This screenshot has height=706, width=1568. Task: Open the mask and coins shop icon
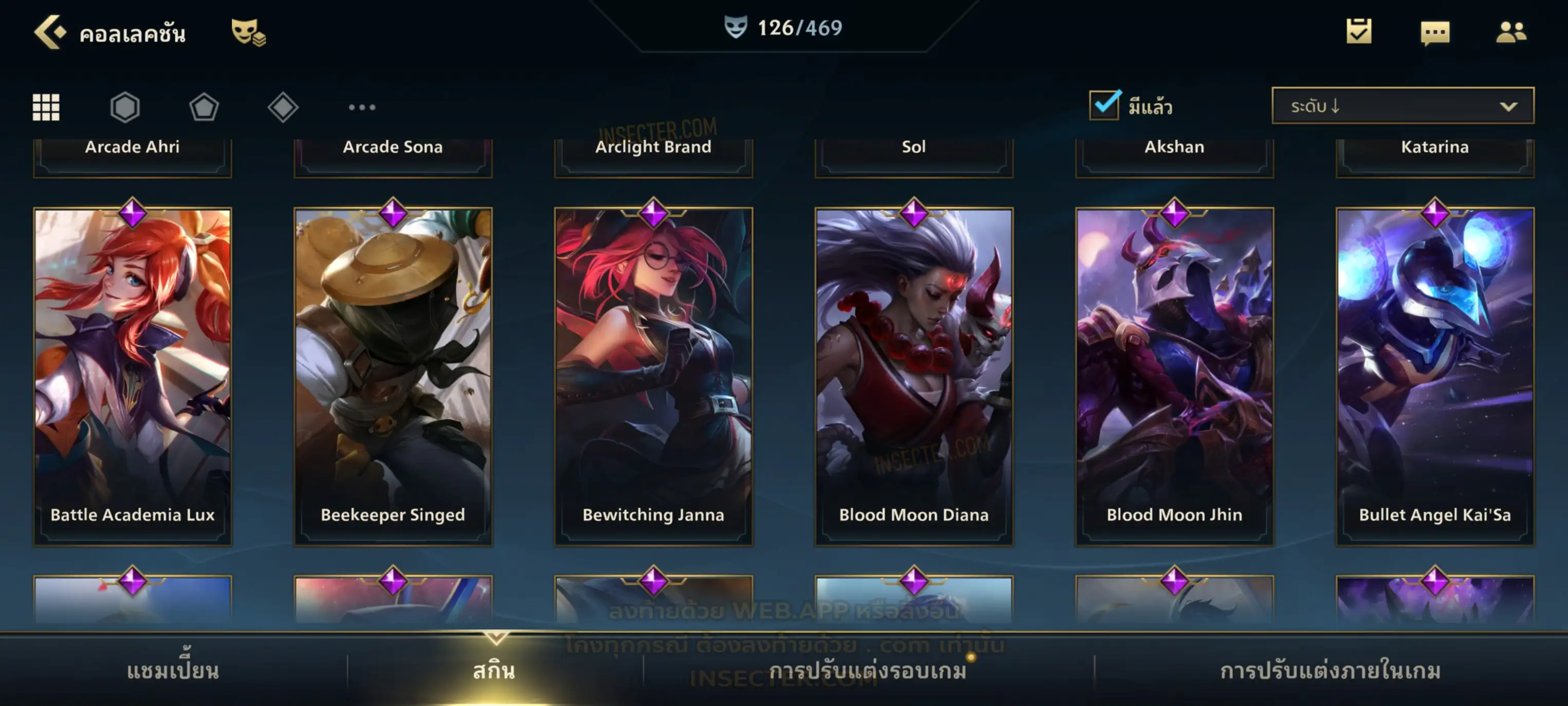click(248, 32)
